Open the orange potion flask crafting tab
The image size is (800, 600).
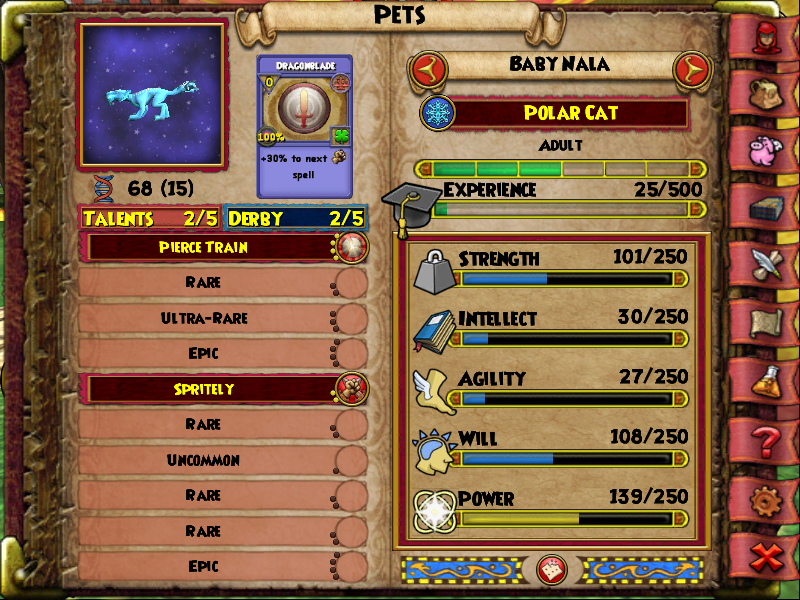[x=767, y=380]
